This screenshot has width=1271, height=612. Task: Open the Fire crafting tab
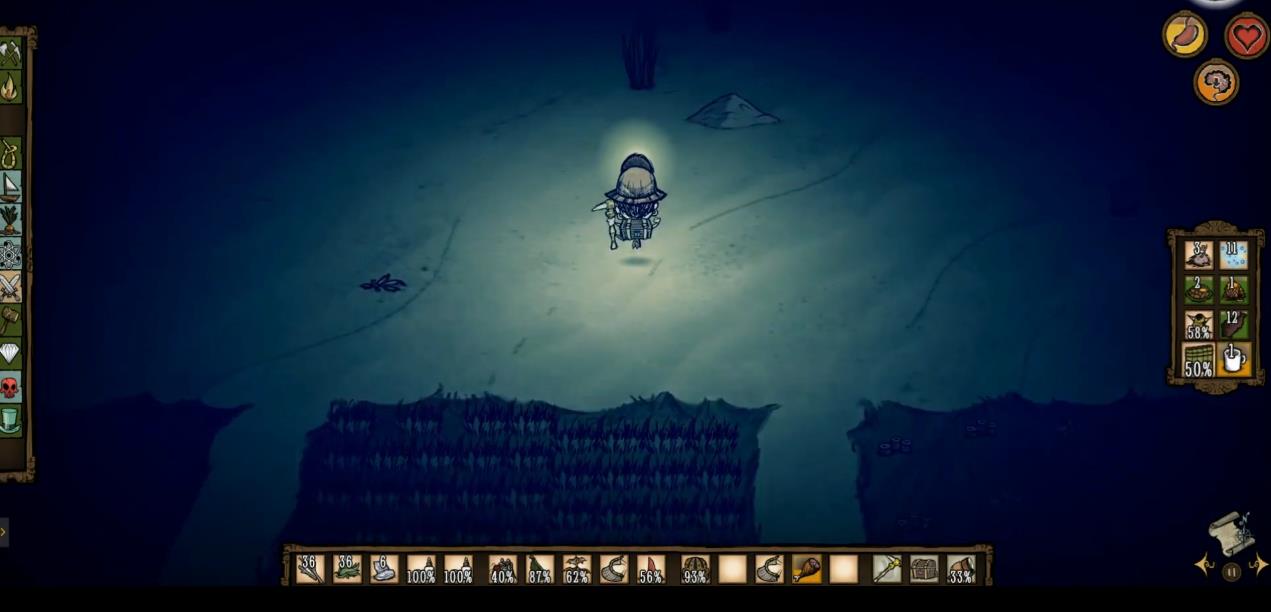(10, 88)
